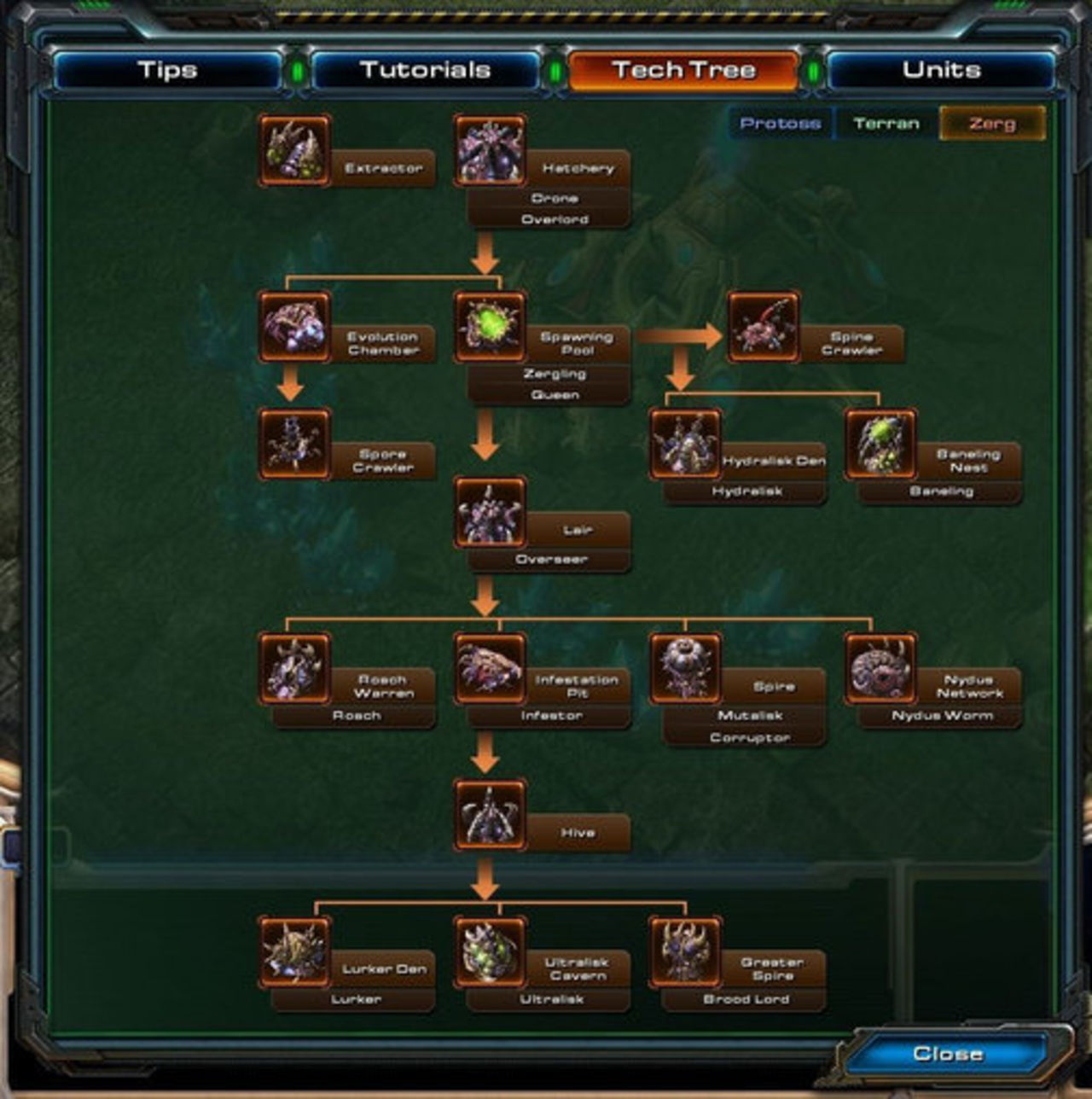Screen dimensions: 1092x1099
Task: Switch to the Units tab
Action: (x=939, y=69)
